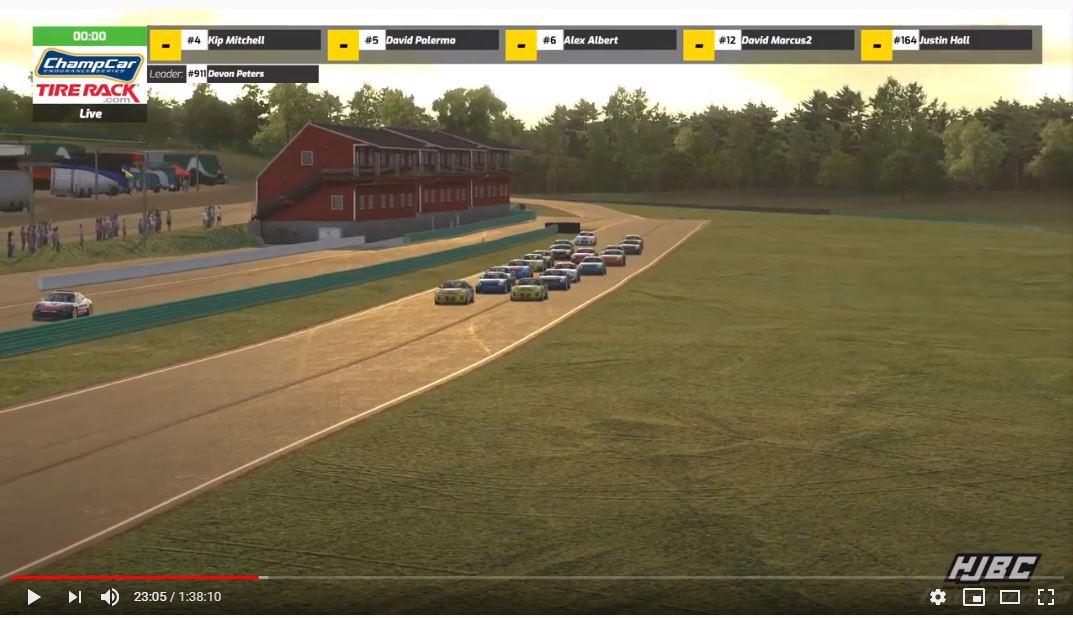The image size is (1073, 618).
Task: Click the leader #911 Devon Peters entry
Action: point(251,74)
